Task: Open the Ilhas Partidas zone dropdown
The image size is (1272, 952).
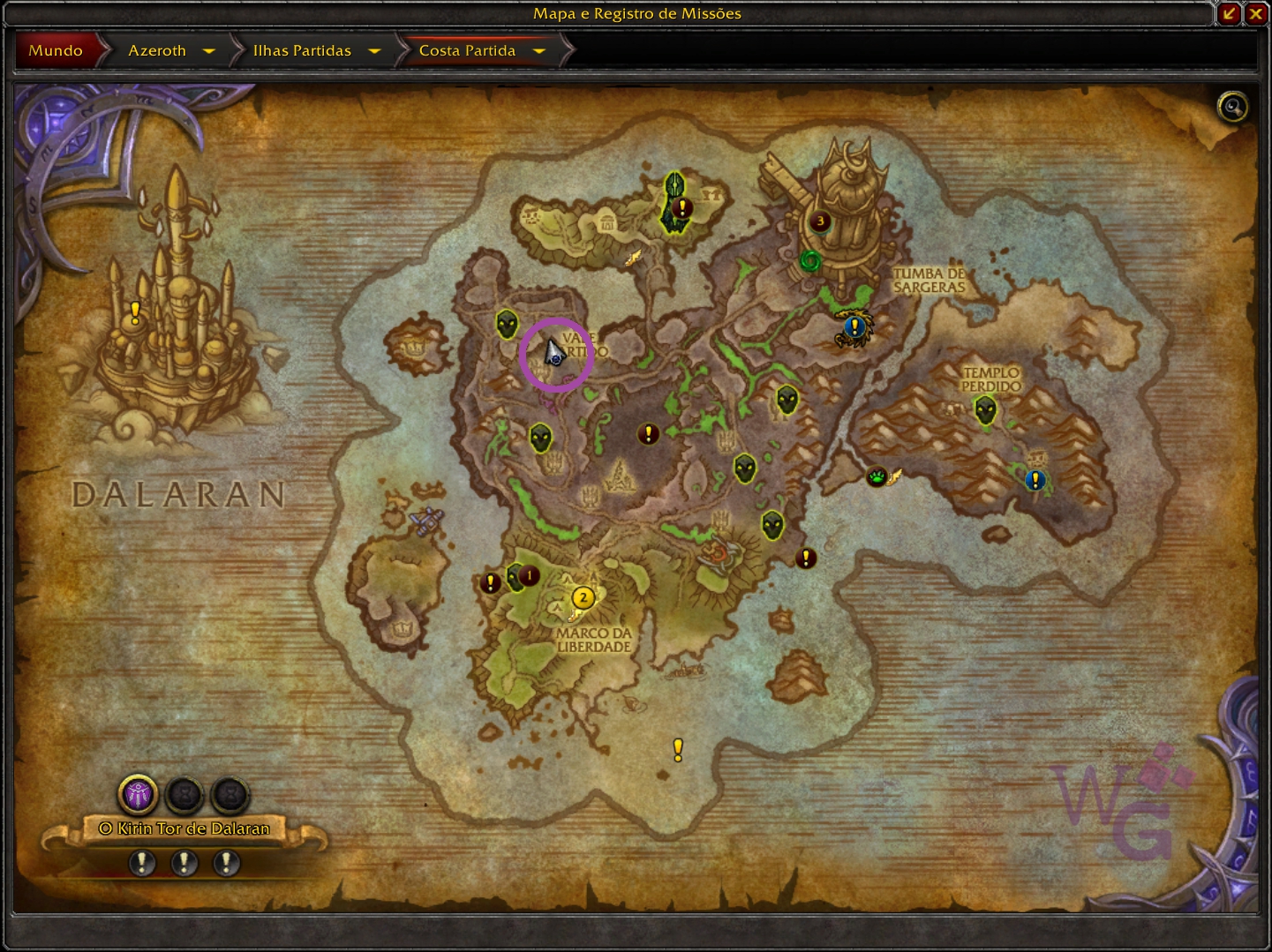Action: coord(374,51)
